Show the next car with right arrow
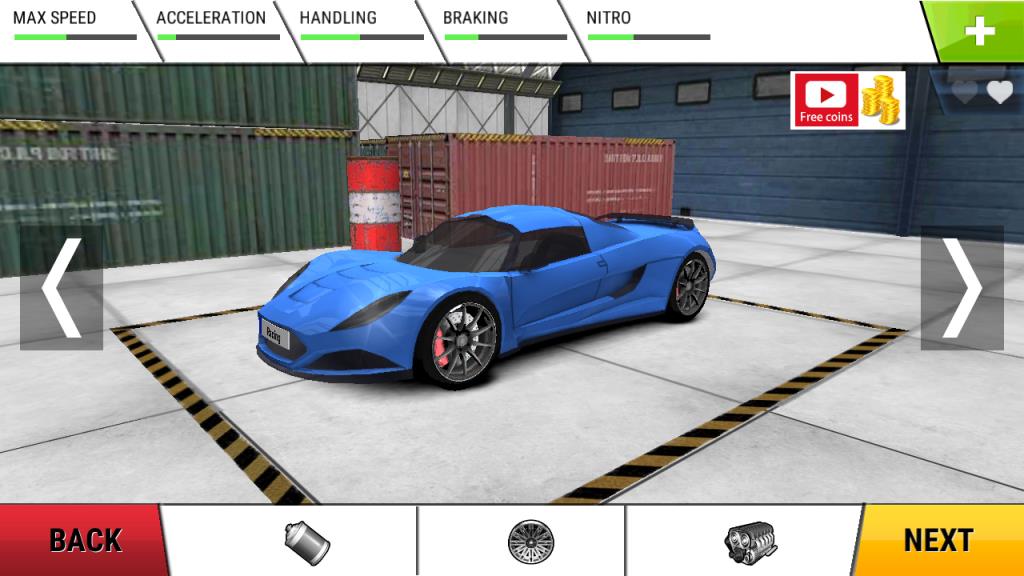The height and width of the screenshot is (576, 1024). (x=962, y=287)
